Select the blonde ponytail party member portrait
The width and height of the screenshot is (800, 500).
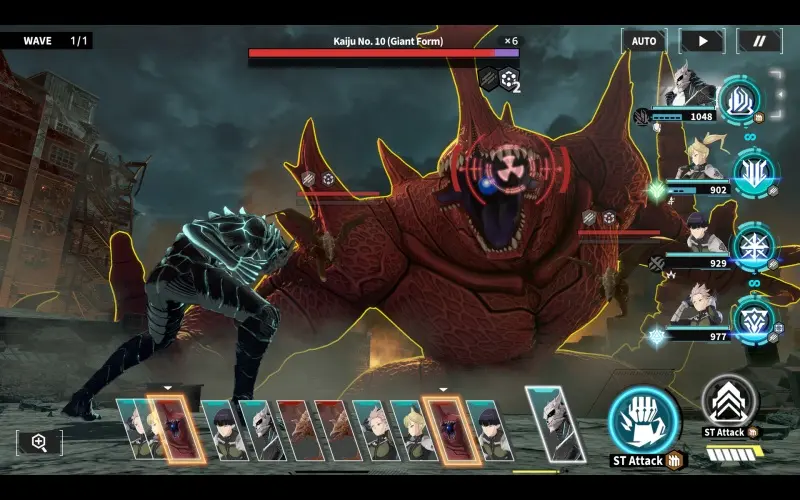click(x=697, y=160)
